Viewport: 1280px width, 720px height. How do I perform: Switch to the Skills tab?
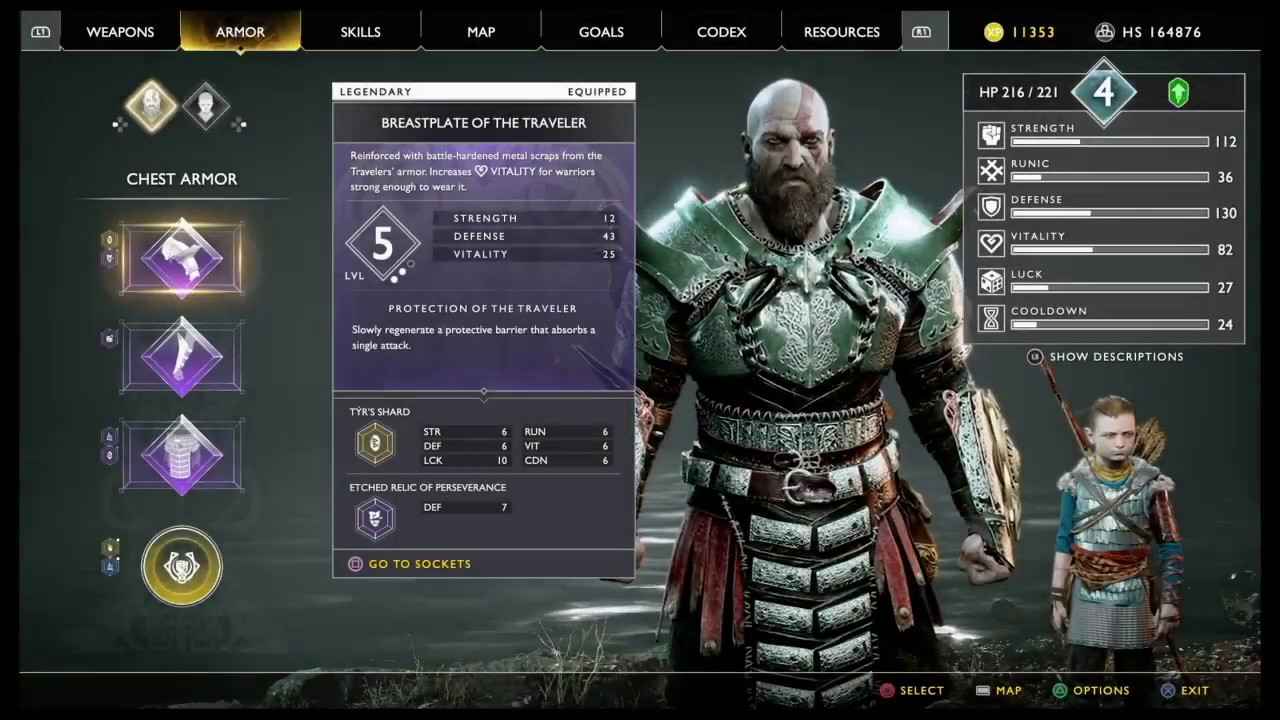click(360, 31)
